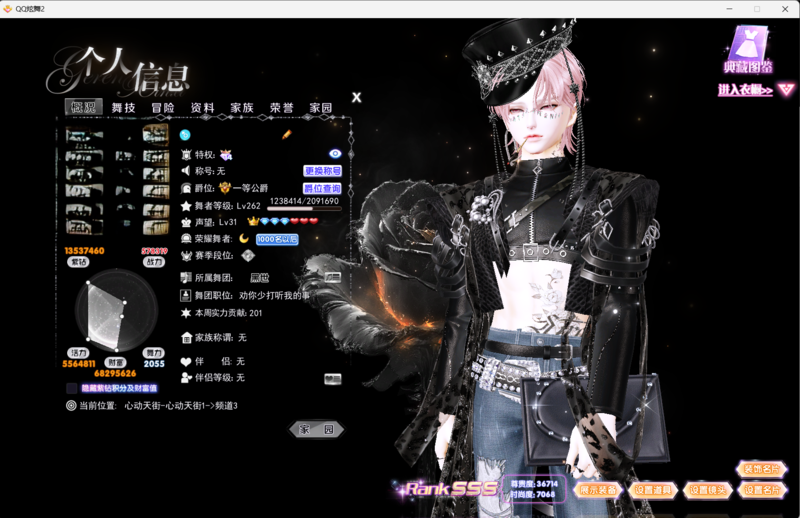The width and height of the screenshot is (800, 518).
Task: Select the 装饰名片 button
Action: 762,469
